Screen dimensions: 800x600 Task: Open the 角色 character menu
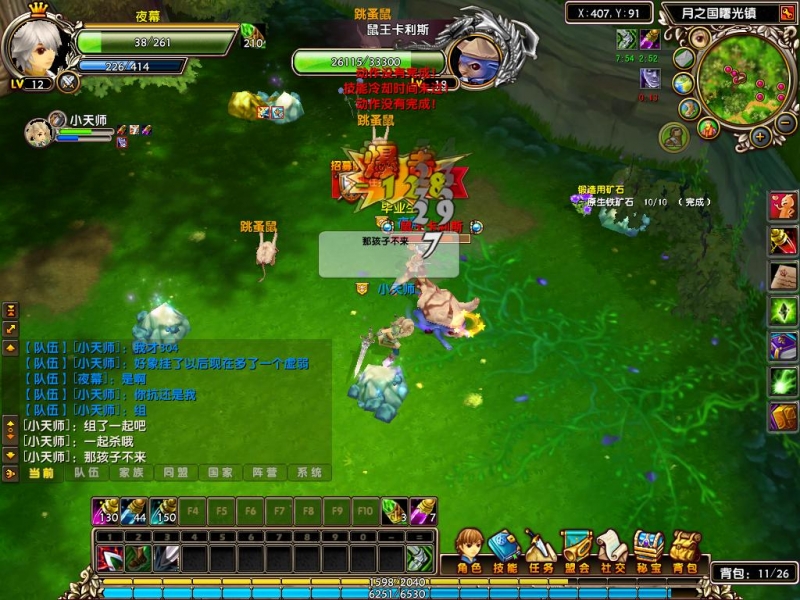469,548
